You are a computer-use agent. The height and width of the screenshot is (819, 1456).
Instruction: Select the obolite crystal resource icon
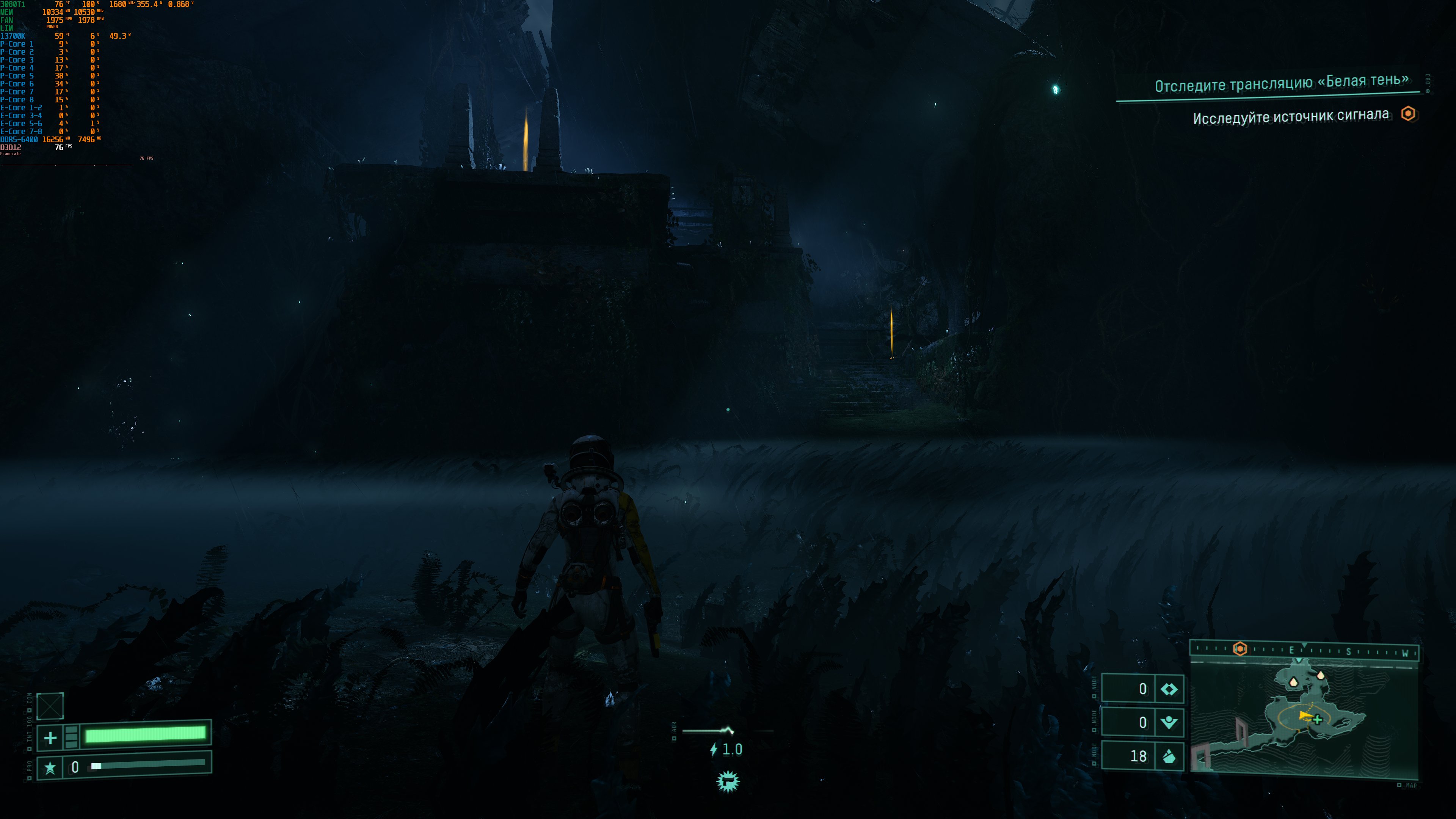pos(1168,756)
